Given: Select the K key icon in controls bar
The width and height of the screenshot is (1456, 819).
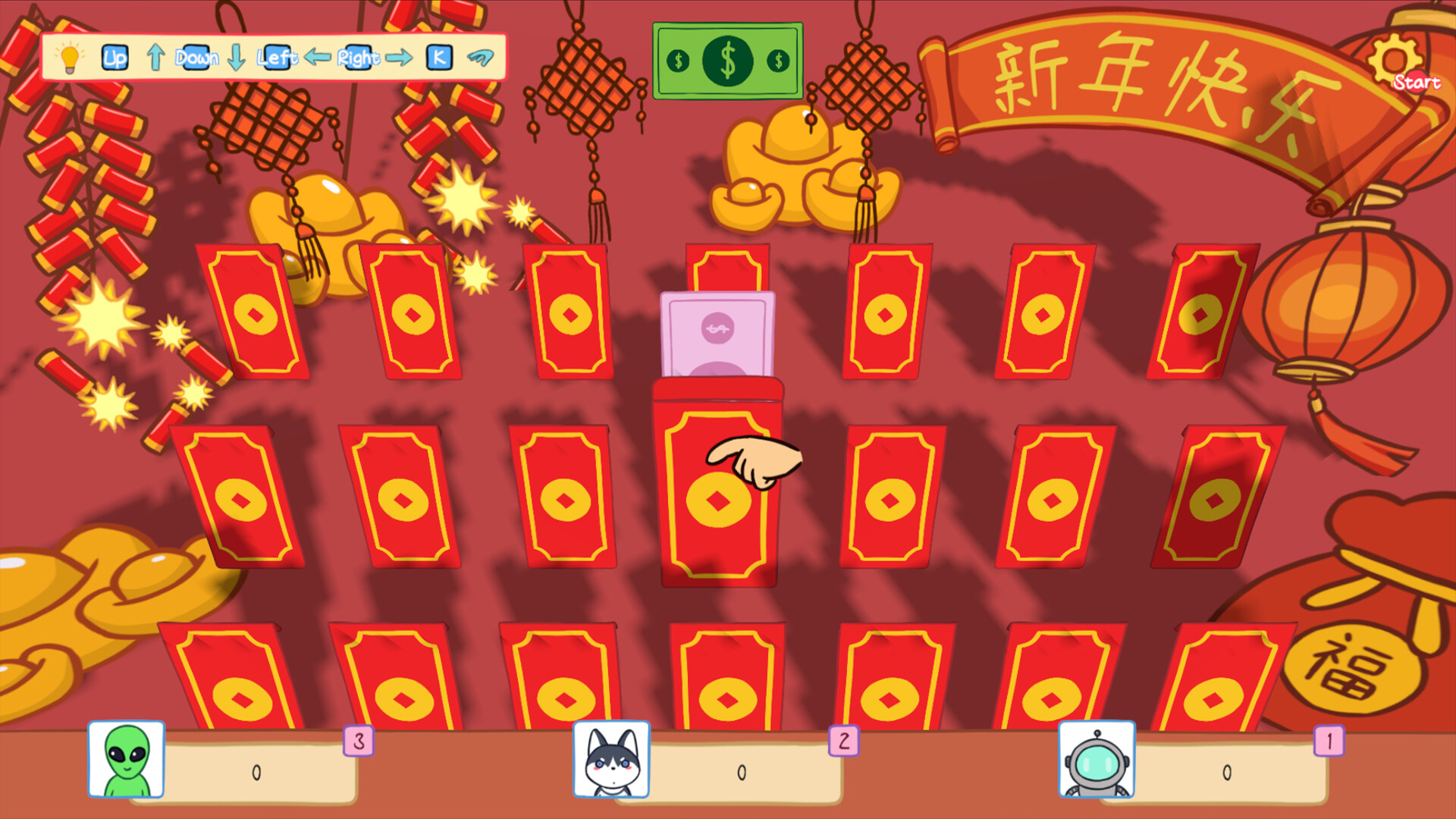Looking at the screenshot, I should coord(438,58).
